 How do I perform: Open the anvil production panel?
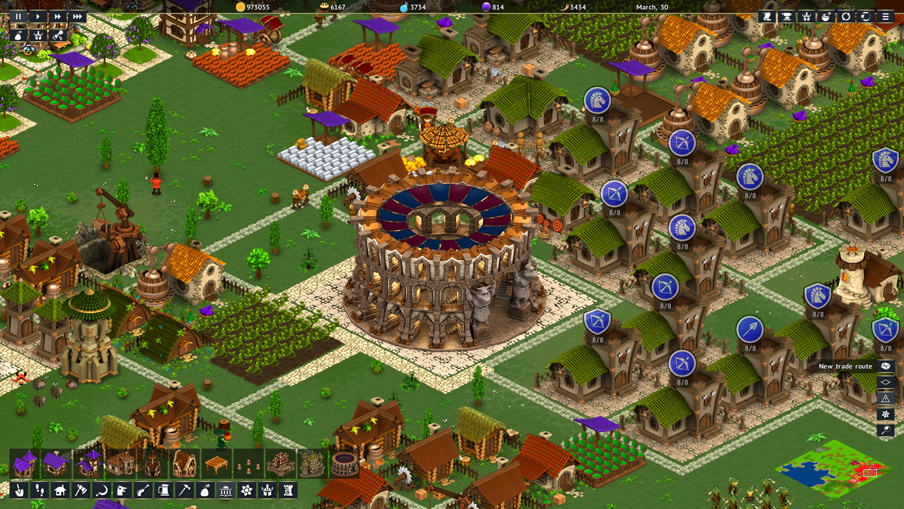pyautogui.click(x=787, y=17)
